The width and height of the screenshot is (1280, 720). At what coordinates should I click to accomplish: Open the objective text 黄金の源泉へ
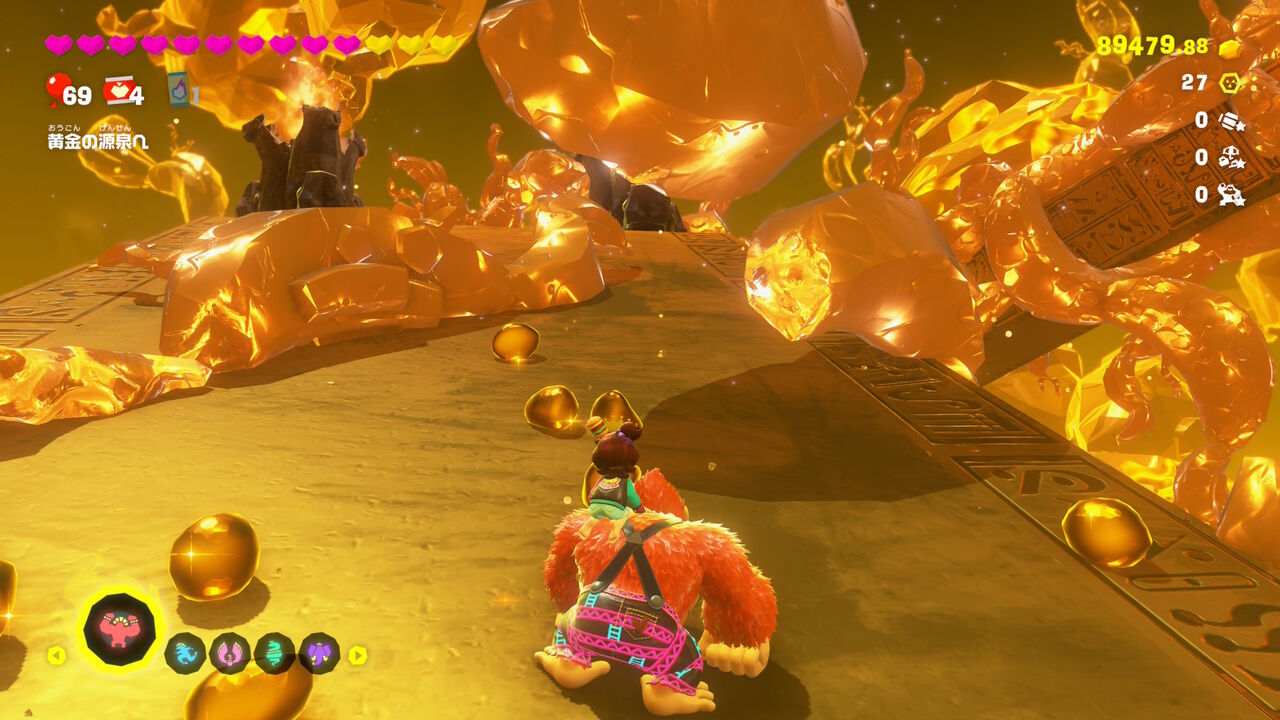click(x=98, y=142)
